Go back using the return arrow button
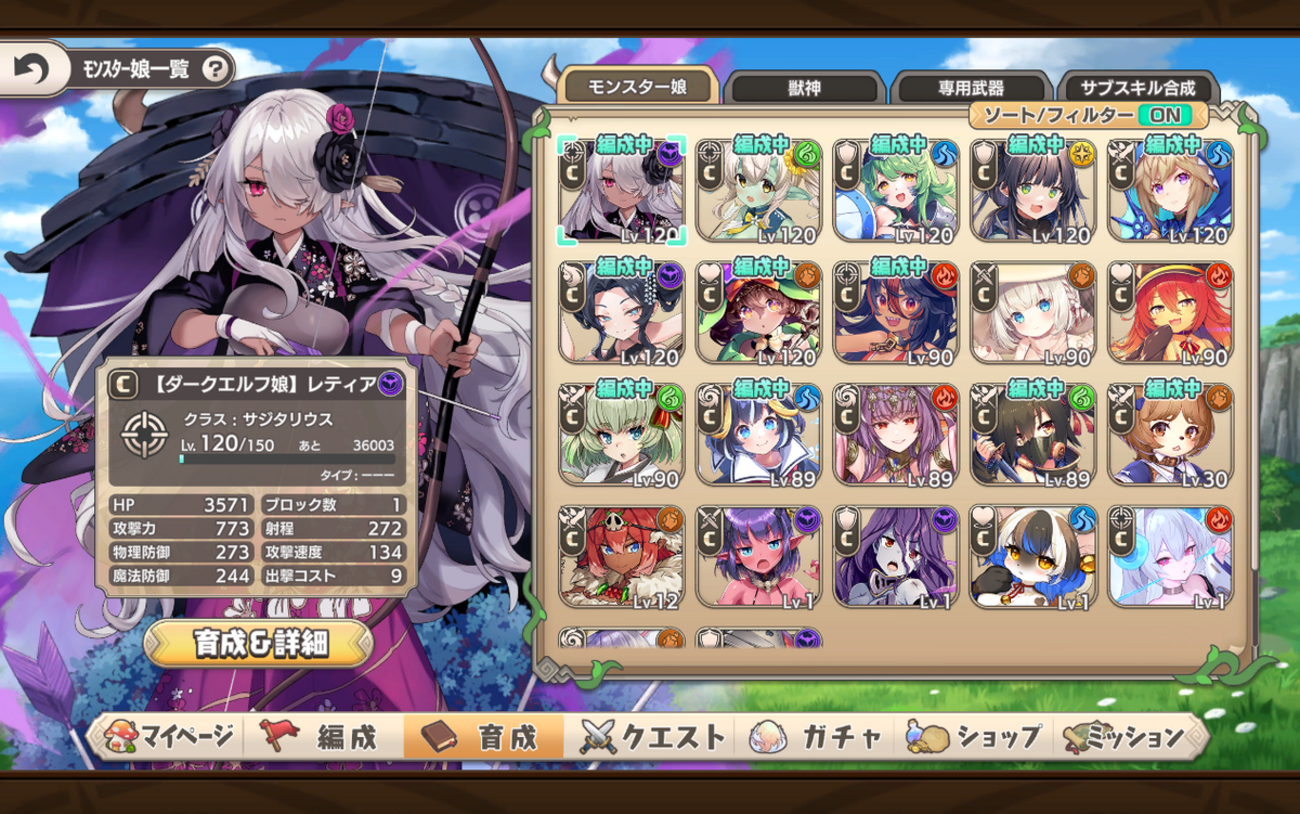The height and width of the screenshot is (814, 1300). coord(32,69)
